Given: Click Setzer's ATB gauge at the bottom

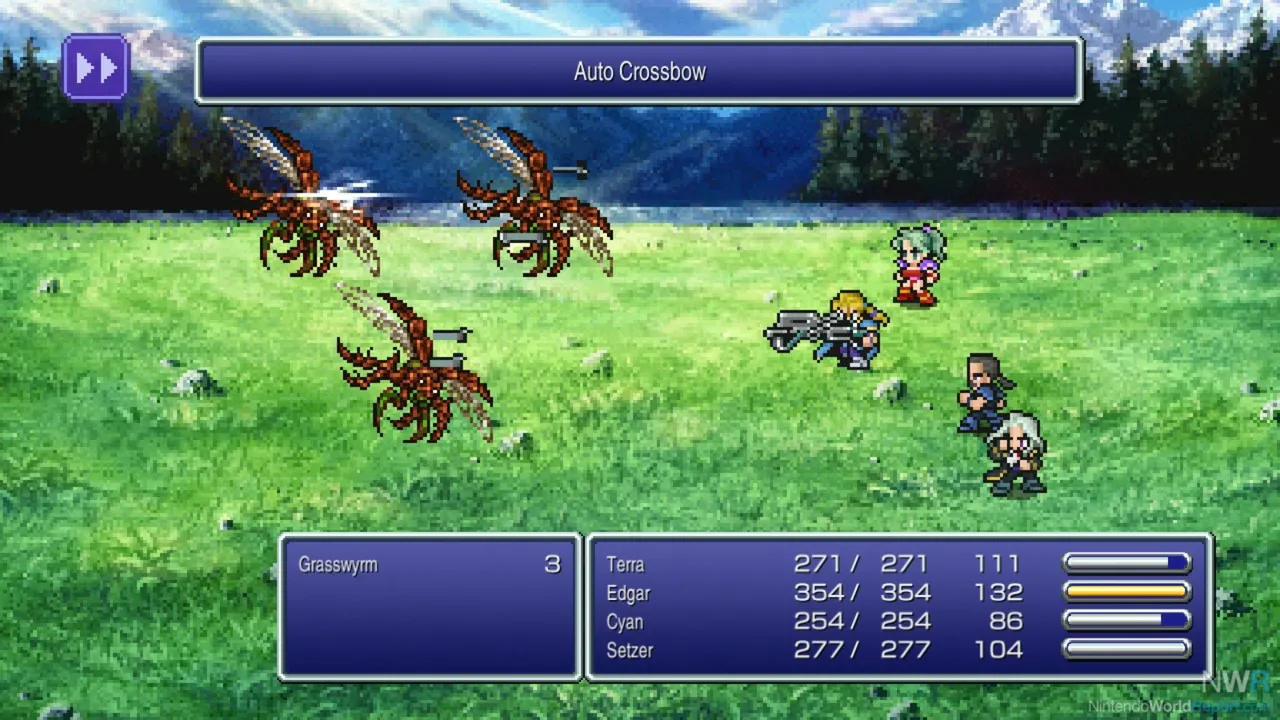Looking at the screenshot, I should click(x=1126, y=650).
